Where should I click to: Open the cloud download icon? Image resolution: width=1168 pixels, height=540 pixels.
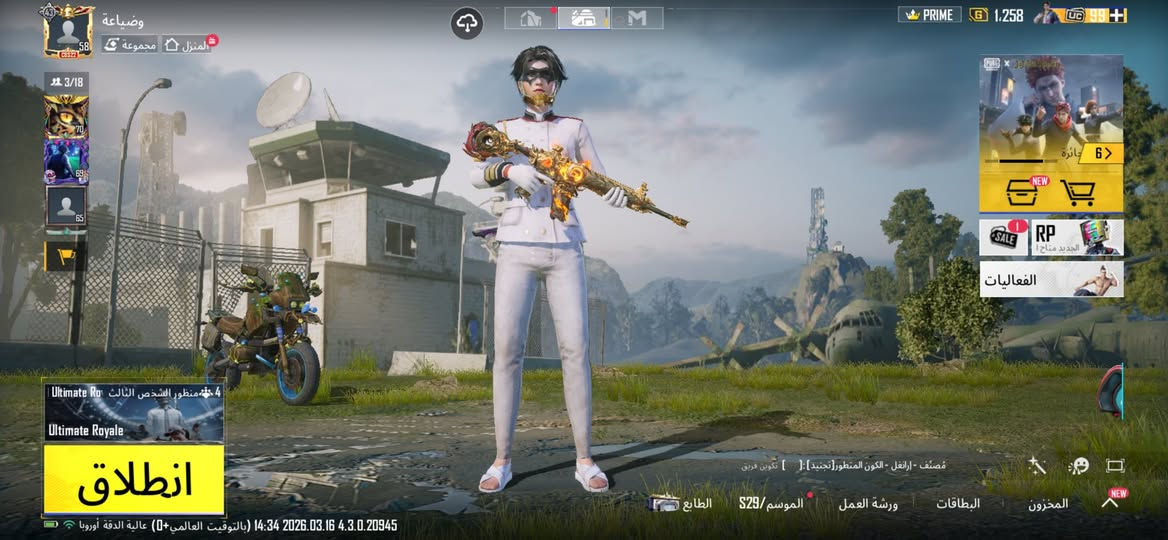pos(467,22)
